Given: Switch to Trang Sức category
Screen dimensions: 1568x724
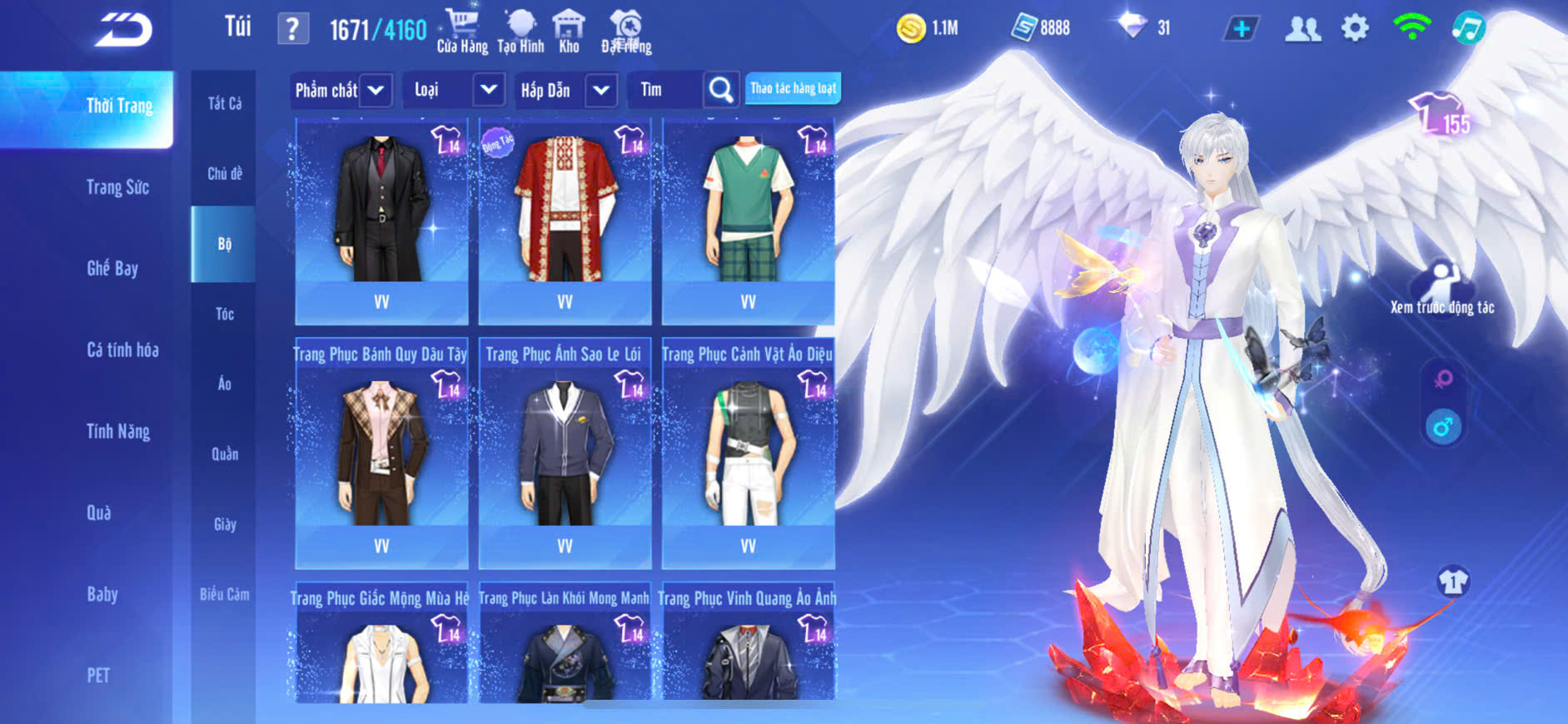Looking at the screenshot, I should (x=117, y=187).
